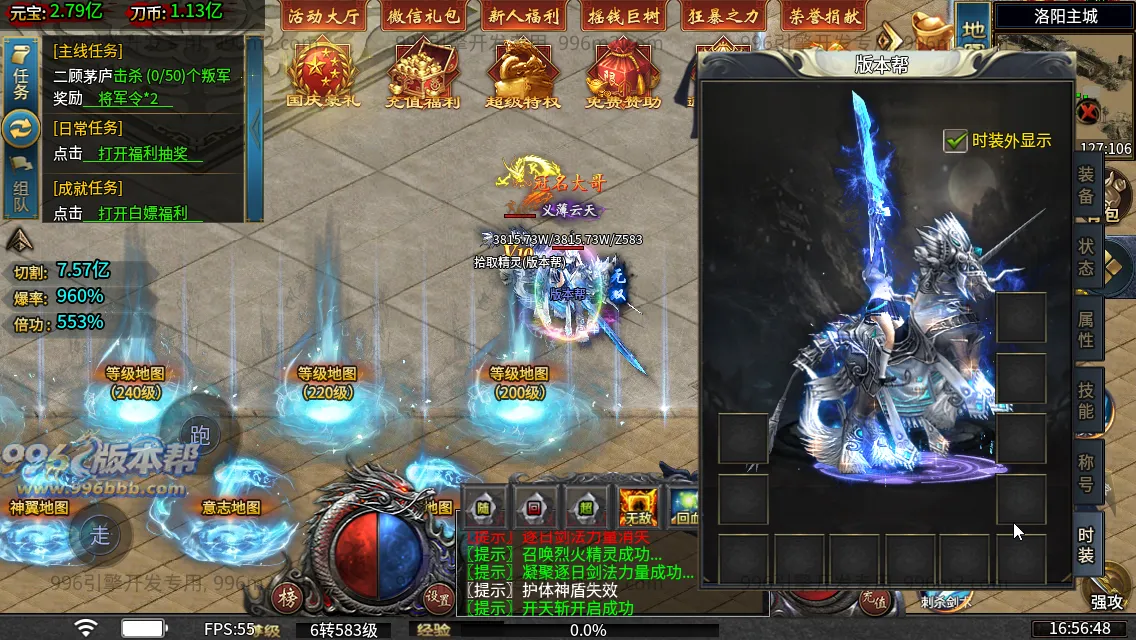Open the 免费赞助 red bag icon

[622, 72]
